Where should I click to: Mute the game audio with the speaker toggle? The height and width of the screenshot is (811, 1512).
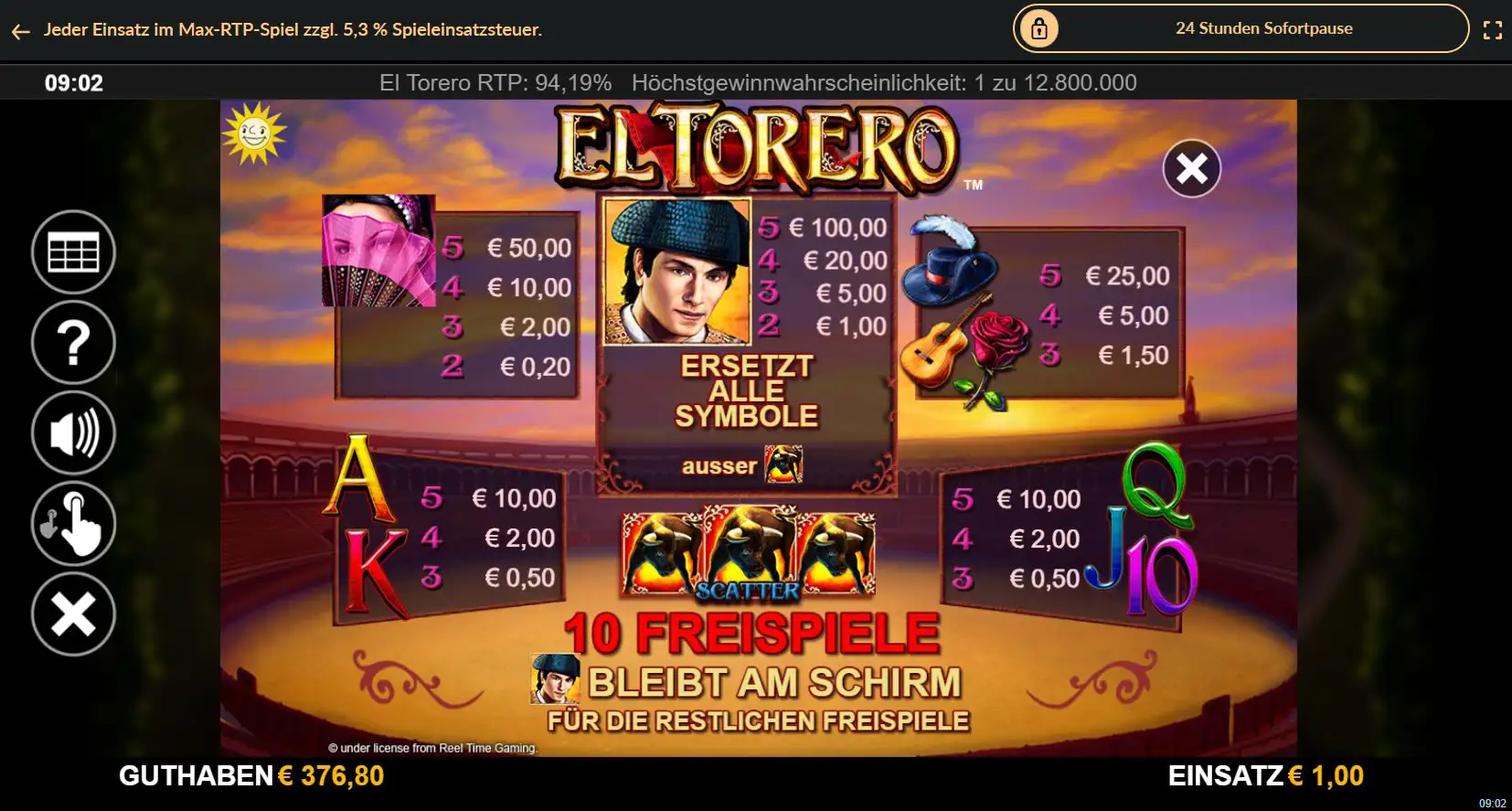point(73,432)
